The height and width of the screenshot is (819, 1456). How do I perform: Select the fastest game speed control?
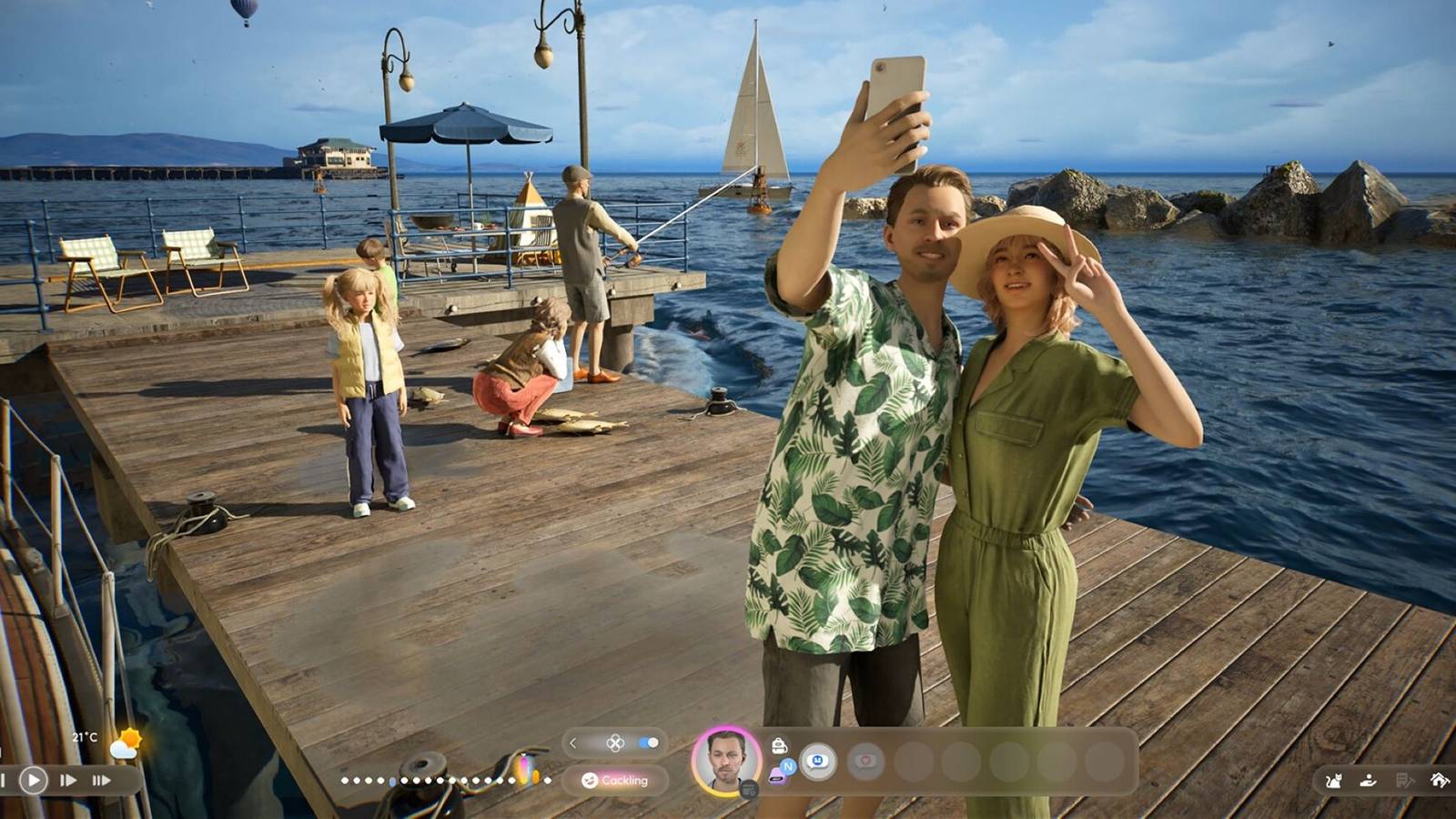(x=102, y=780)
